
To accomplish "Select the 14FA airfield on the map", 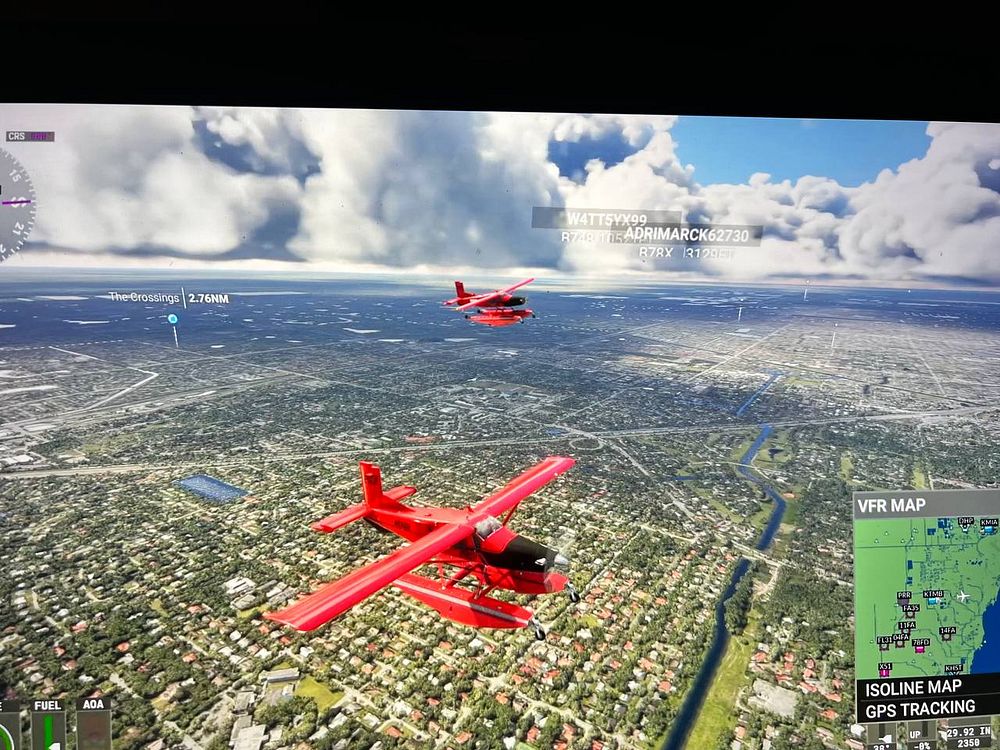I will [946, 636].
